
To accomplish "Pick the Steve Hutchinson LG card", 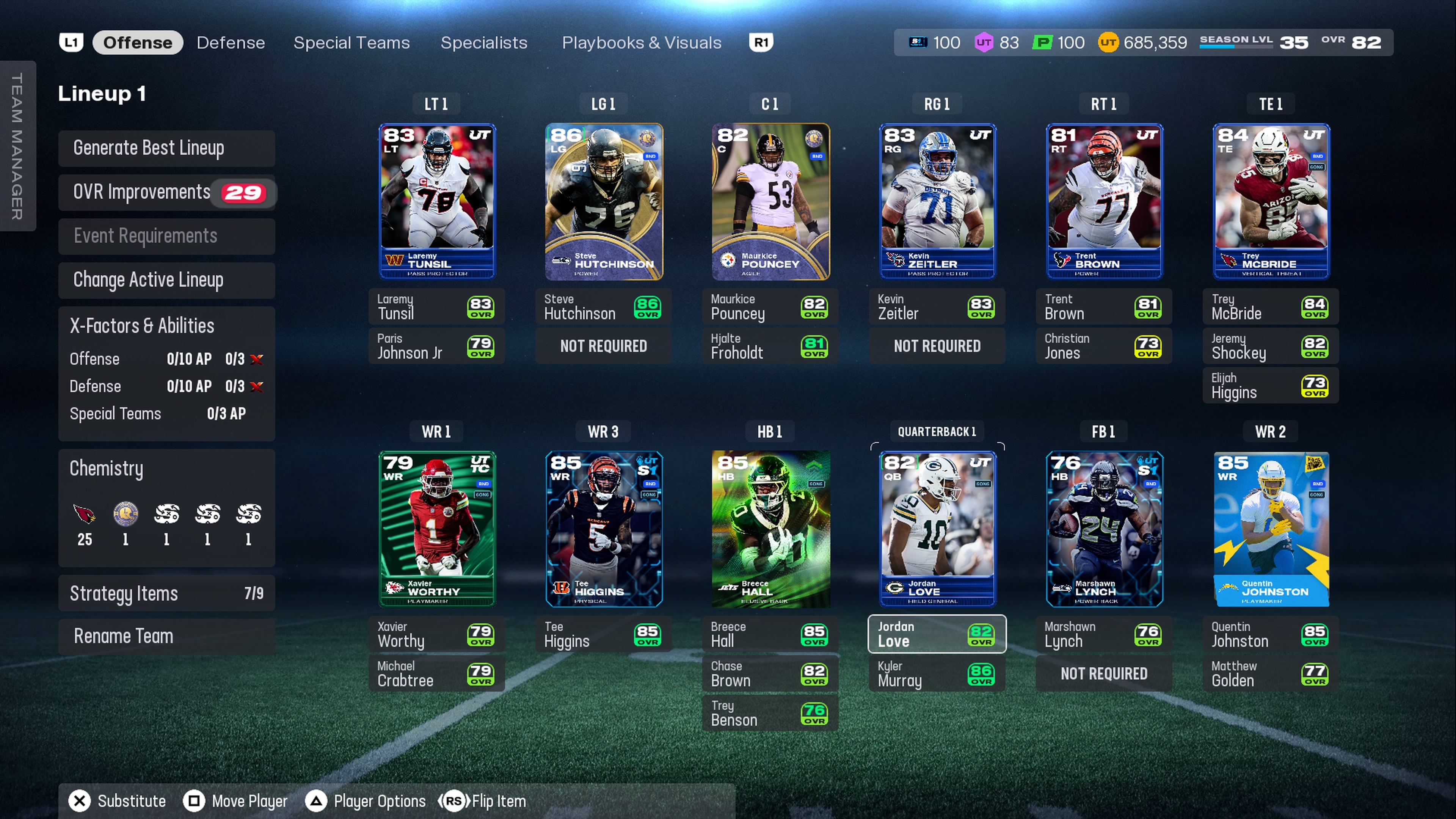I will 603,201.
